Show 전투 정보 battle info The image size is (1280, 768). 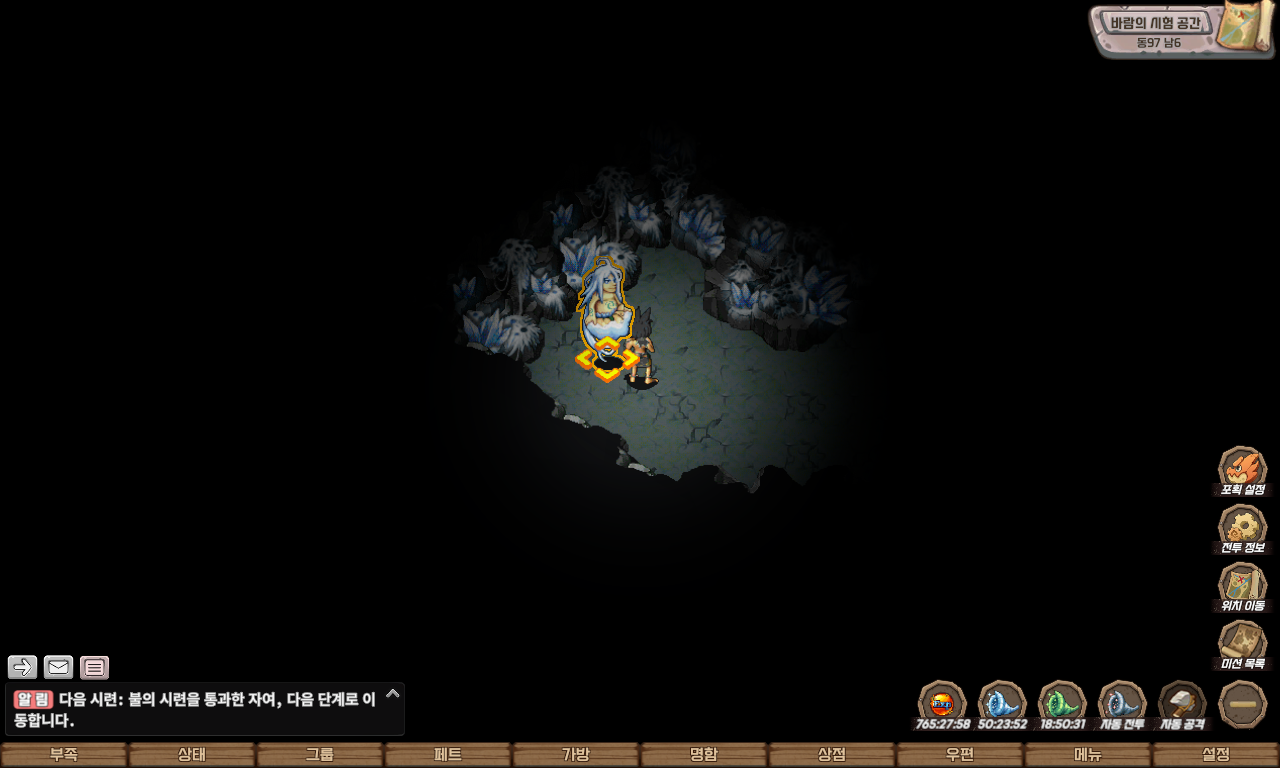tap(1243, 528)
